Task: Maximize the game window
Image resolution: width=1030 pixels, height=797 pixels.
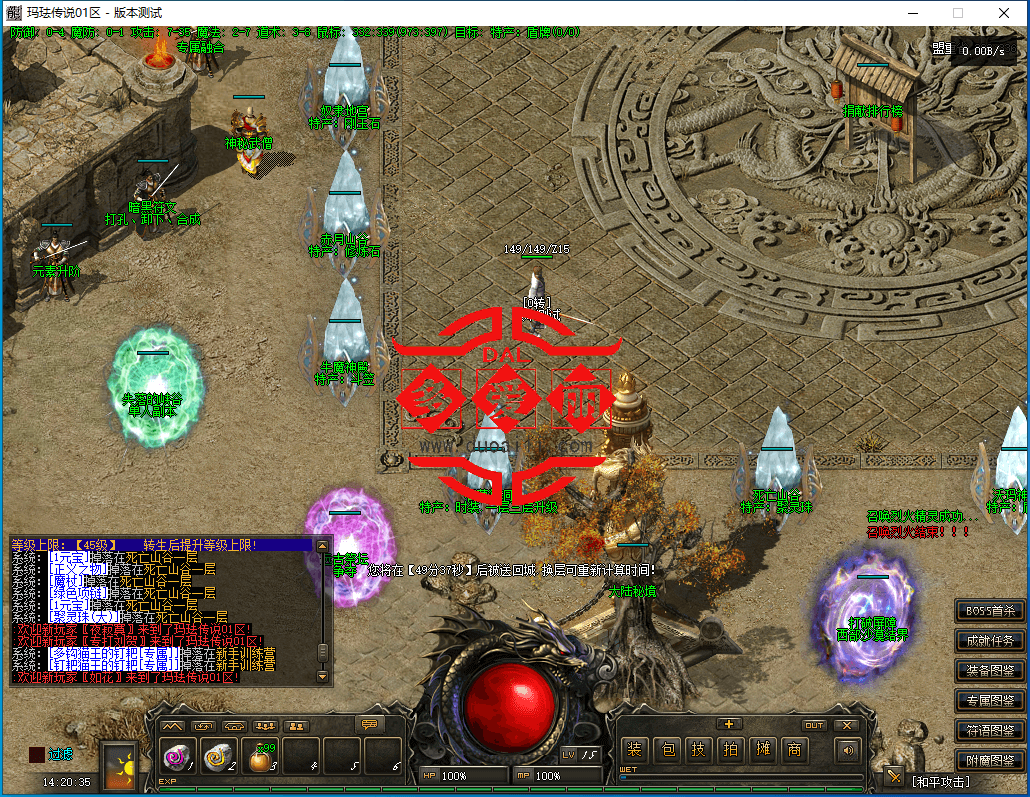Action: [x=957, y=13]
